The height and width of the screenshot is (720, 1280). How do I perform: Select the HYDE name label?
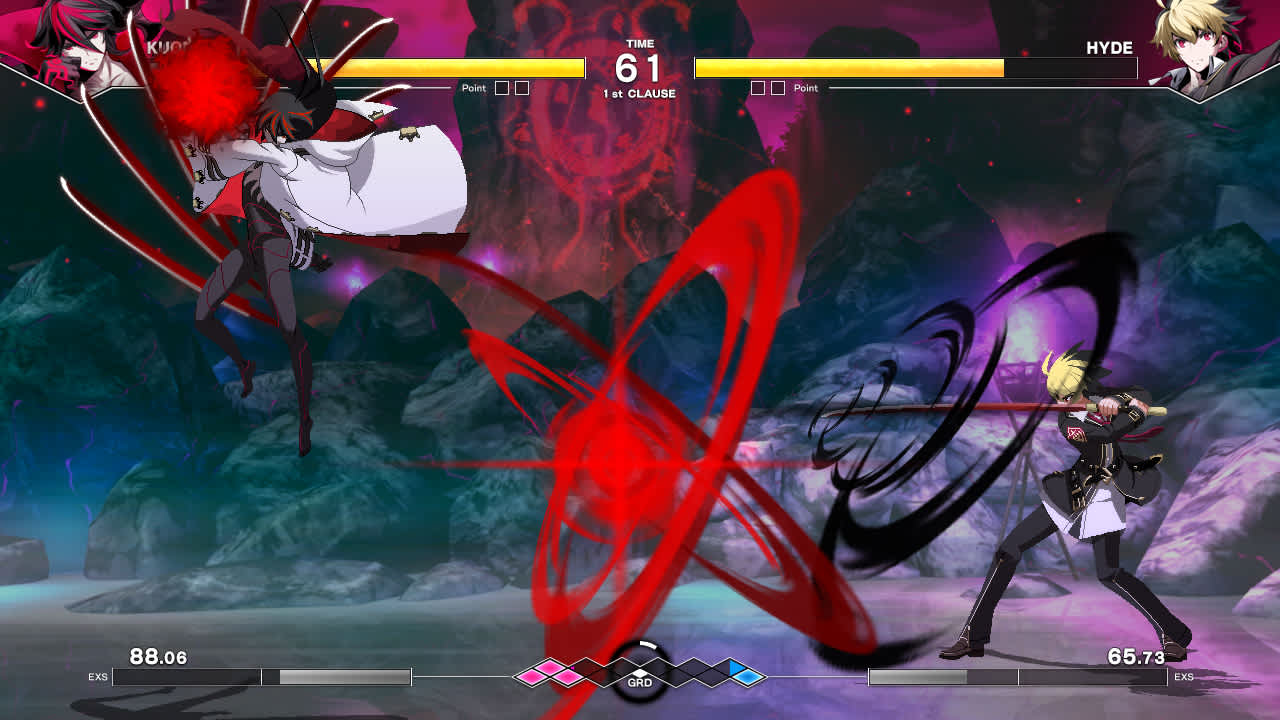coord(1110,47)
